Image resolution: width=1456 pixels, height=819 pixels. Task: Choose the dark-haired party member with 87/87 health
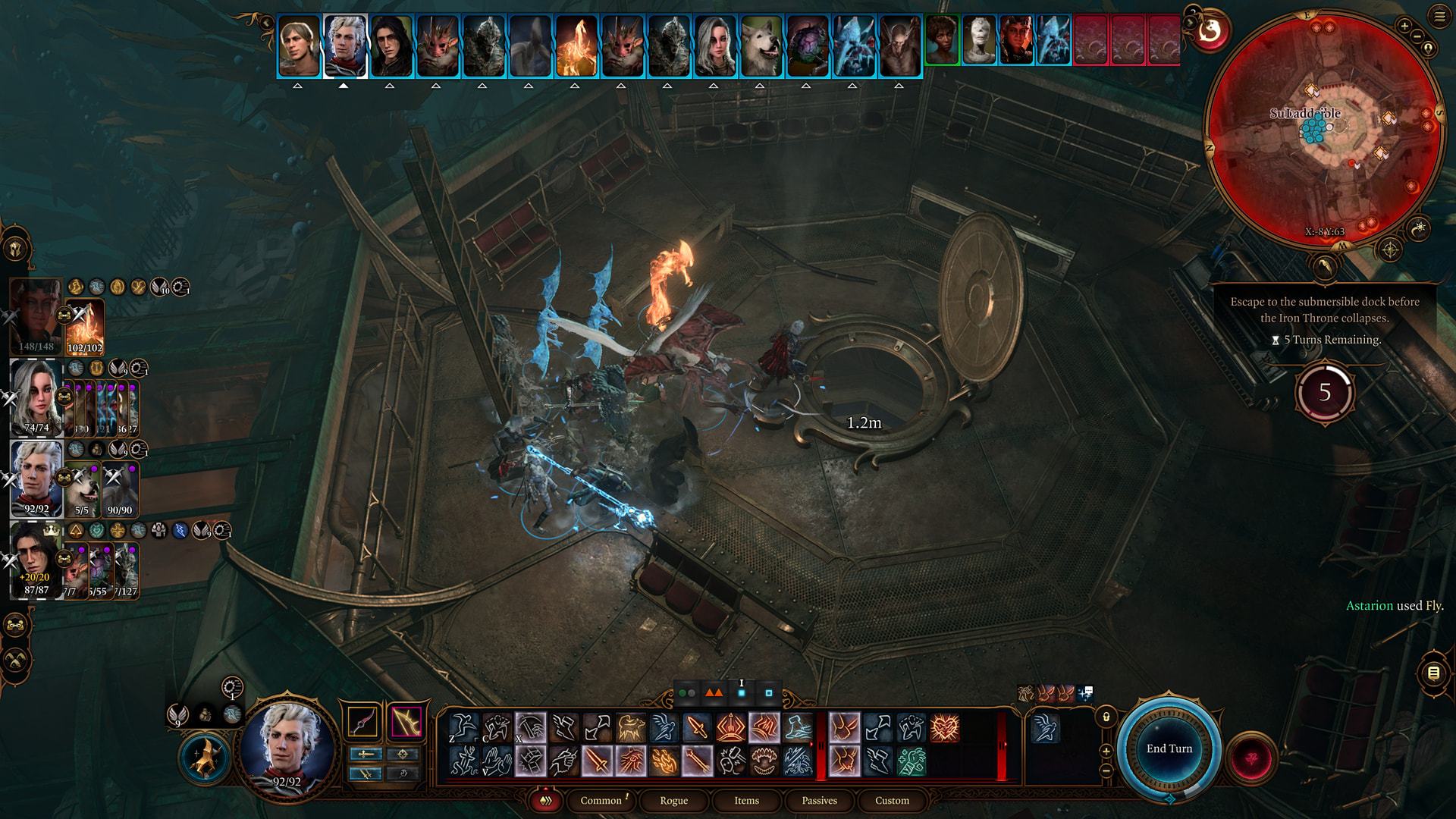point(35,560)
